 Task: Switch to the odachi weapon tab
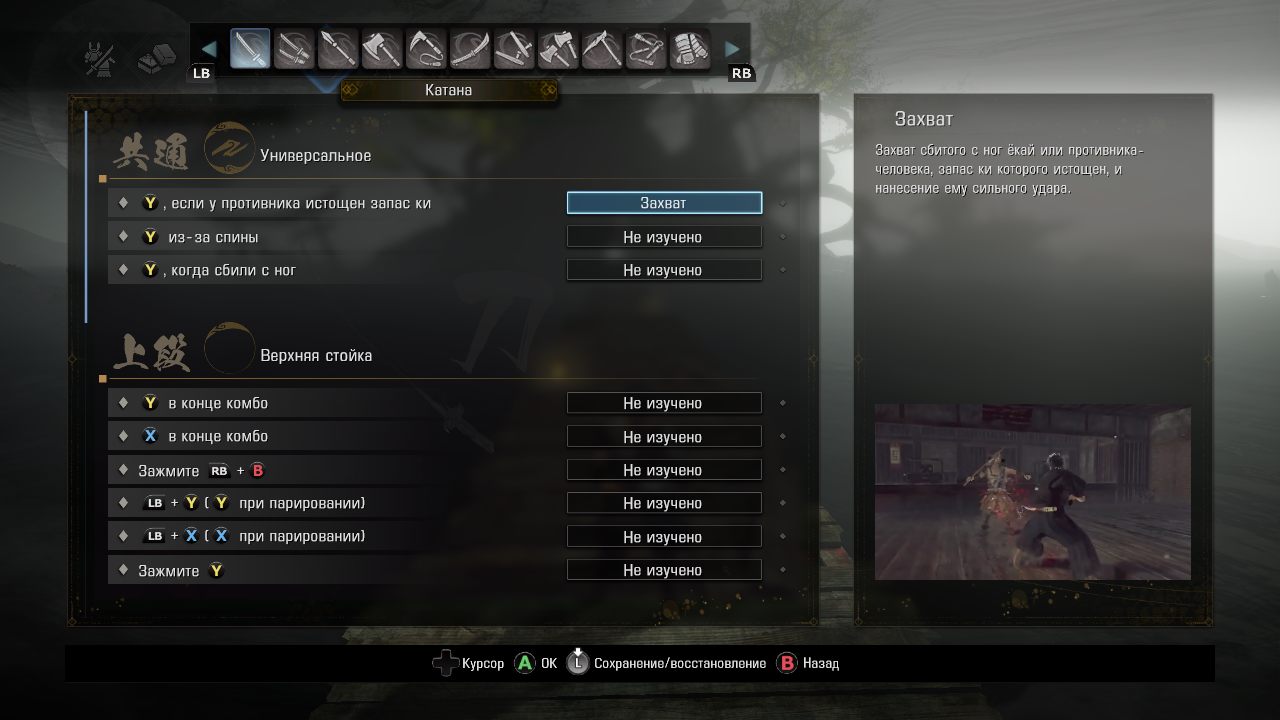tap(470, 48)
